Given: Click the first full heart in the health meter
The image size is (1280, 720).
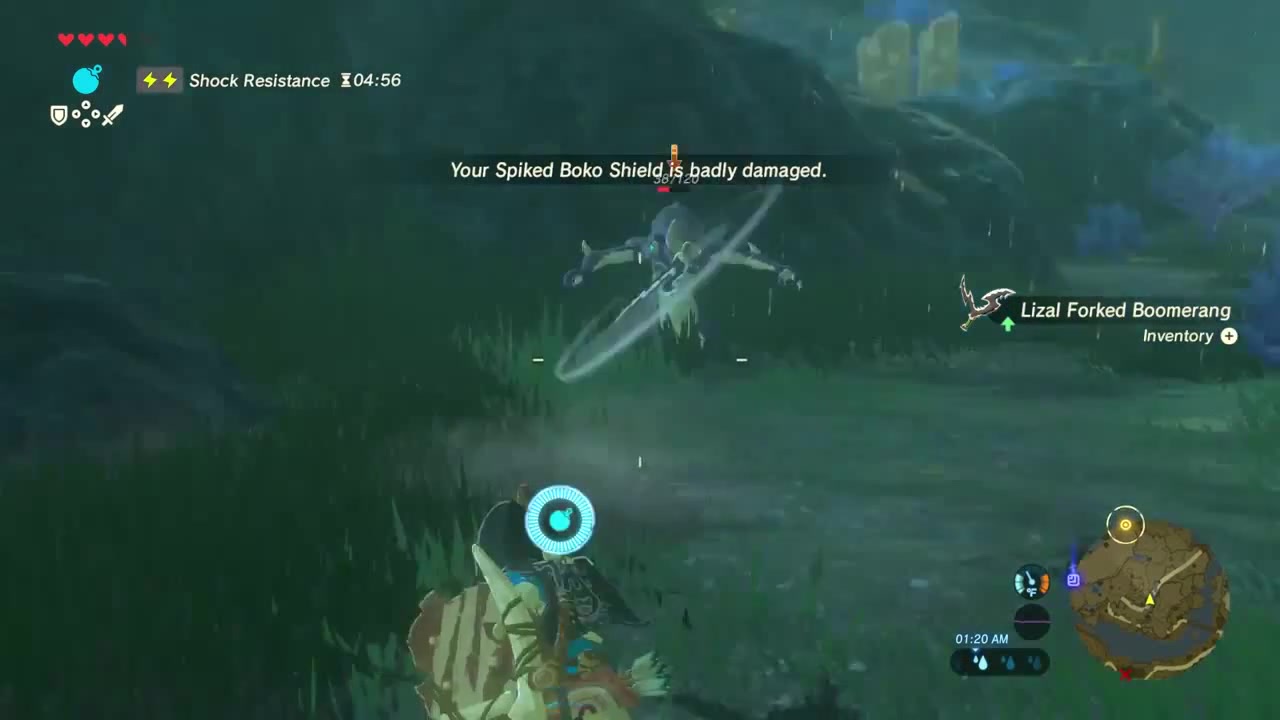Looking at the screenshot, I should point(66,39).
